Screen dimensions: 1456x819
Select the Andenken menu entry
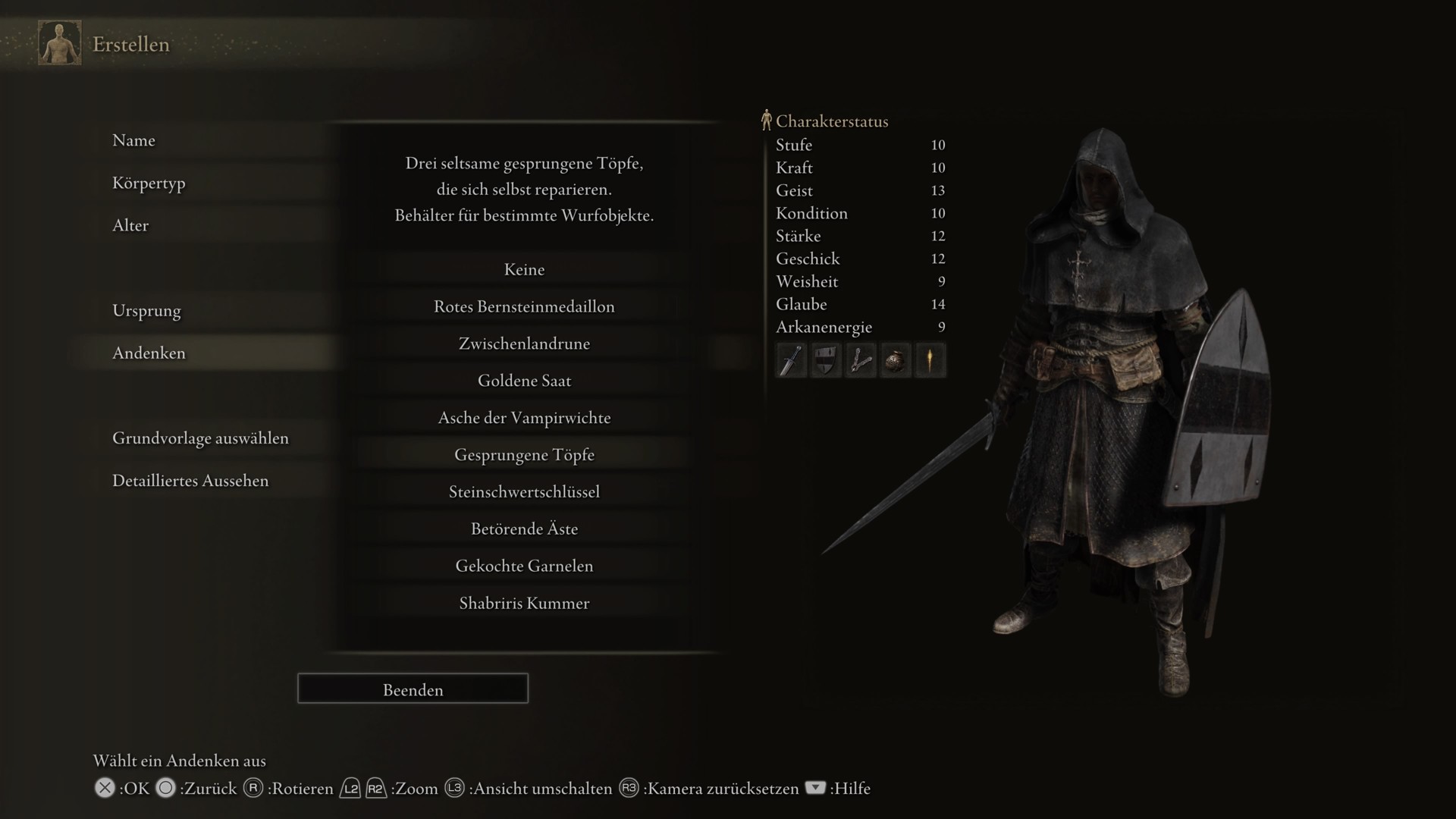click(x=149, y=353)
